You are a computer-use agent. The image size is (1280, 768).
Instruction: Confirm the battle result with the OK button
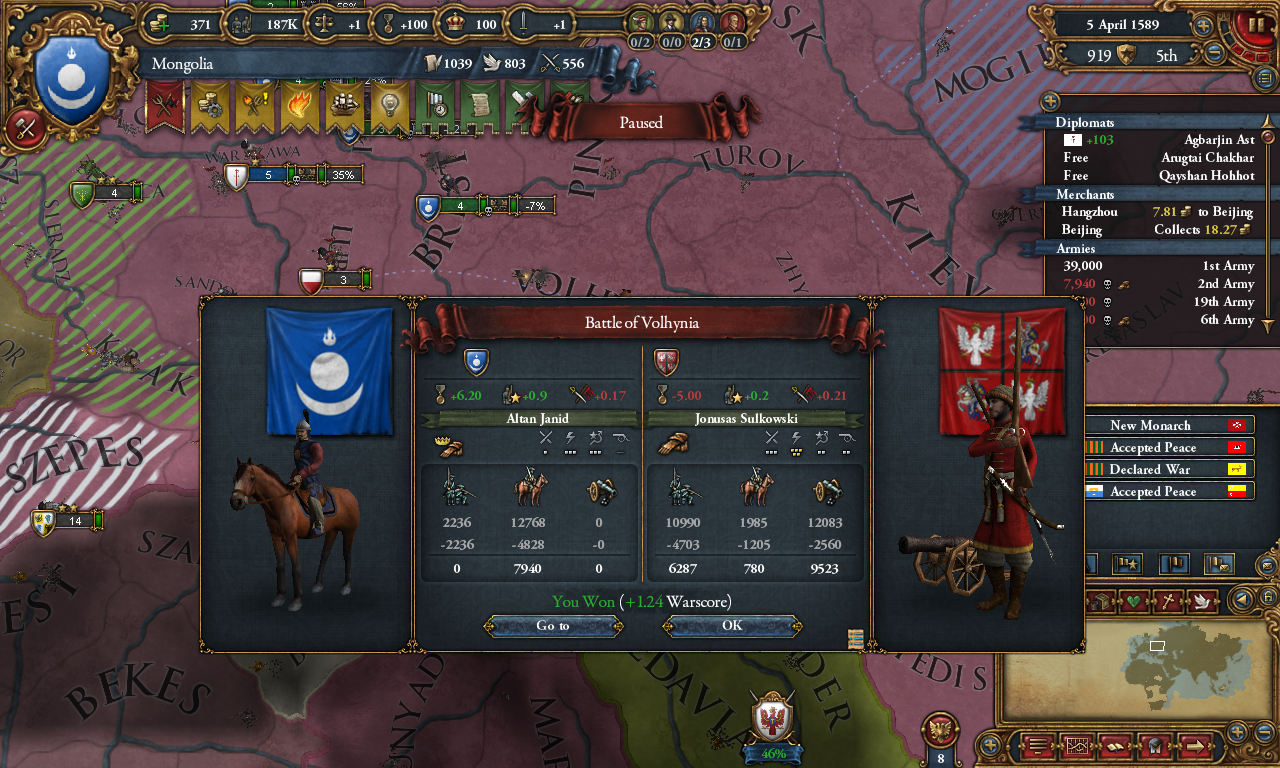coord(730,625)
